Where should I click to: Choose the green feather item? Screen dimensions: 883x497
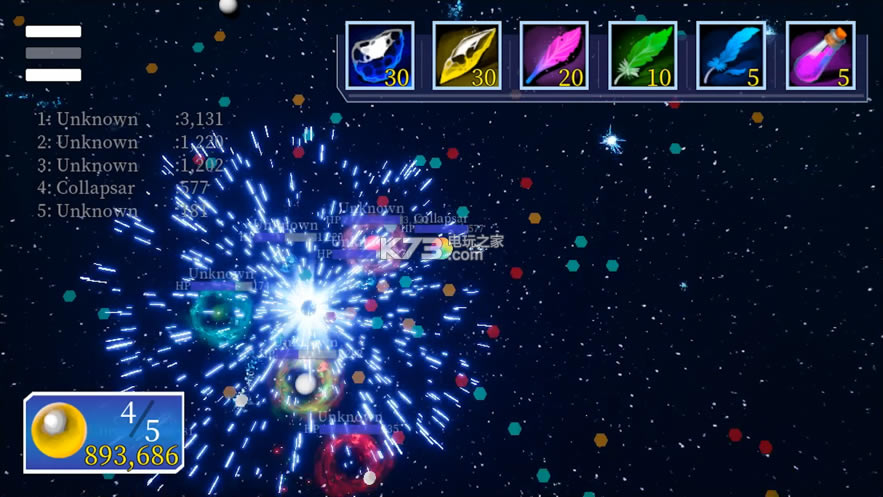tap(642, 56)
